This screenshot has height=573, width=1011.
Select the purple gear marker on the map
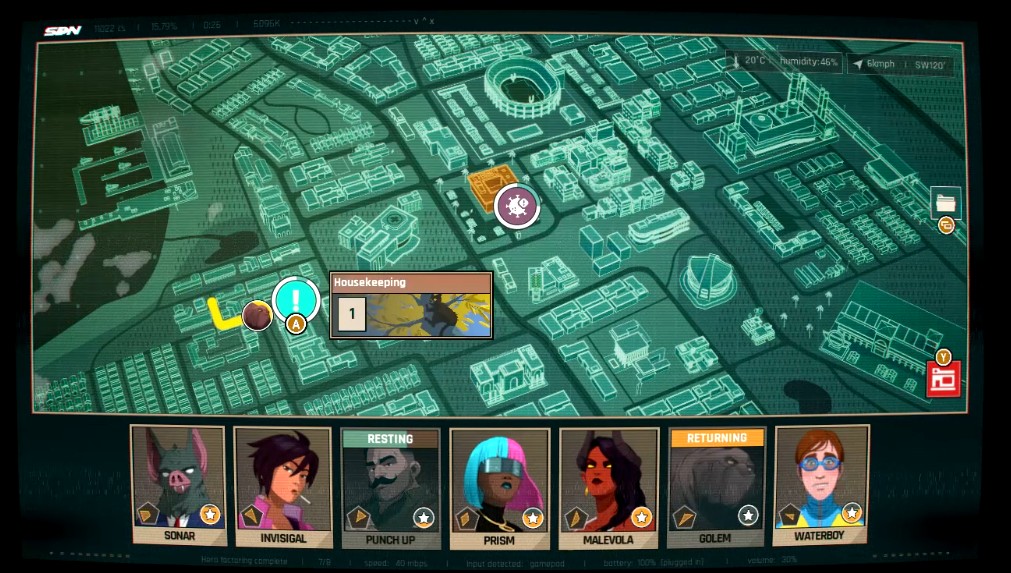point(517,206)
